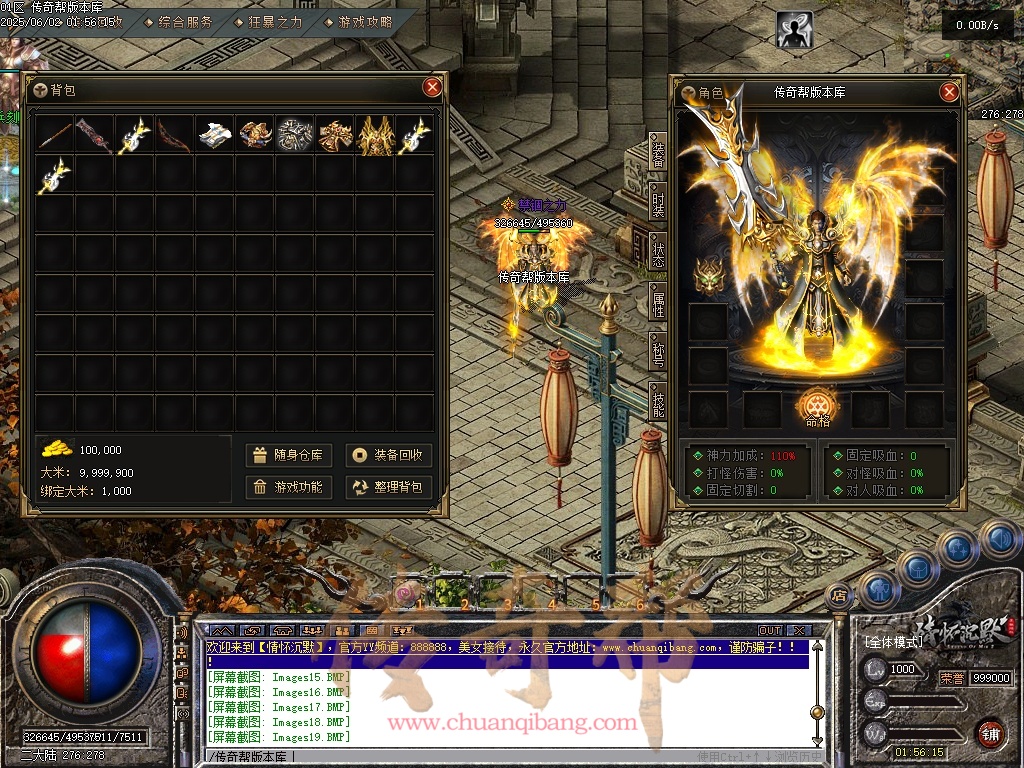Close the backpack window

432,87
